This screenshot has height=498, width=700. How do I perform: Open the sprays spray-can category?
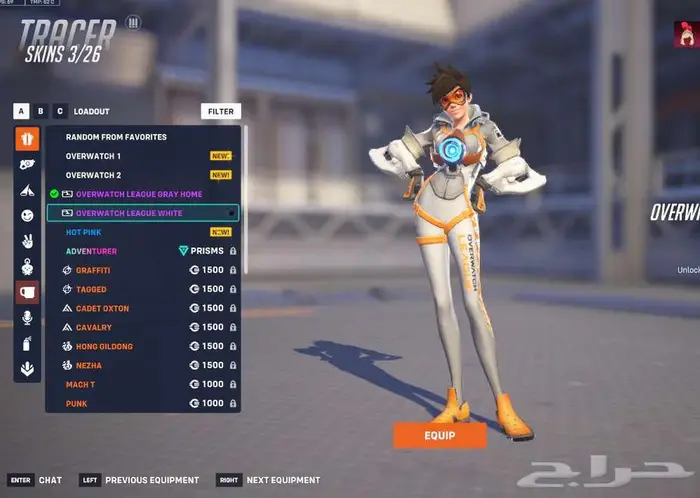(x=27, y=343)
